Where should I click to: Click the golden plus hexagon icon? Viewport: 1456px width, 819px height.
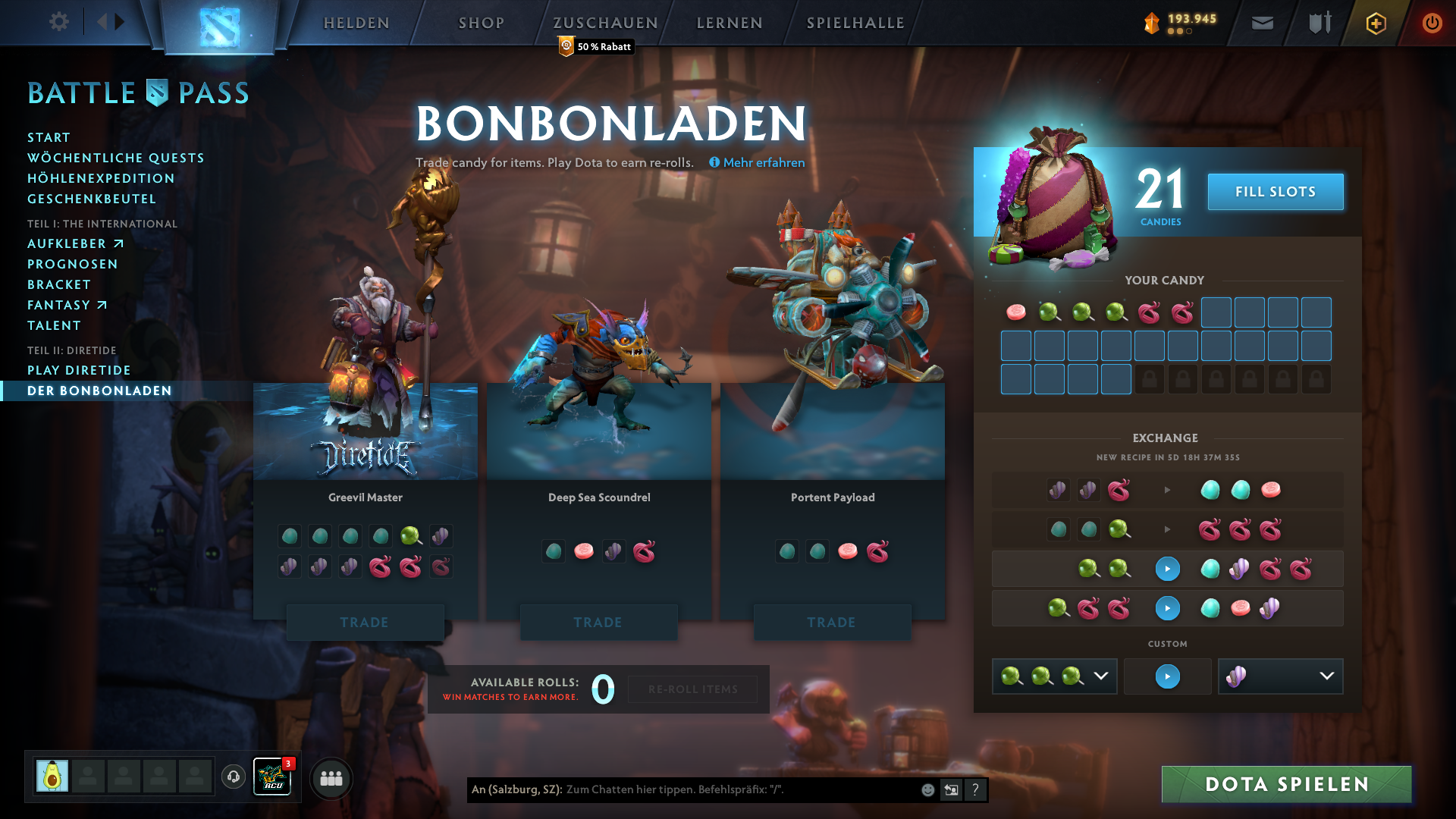click(x=1375, y=23)
